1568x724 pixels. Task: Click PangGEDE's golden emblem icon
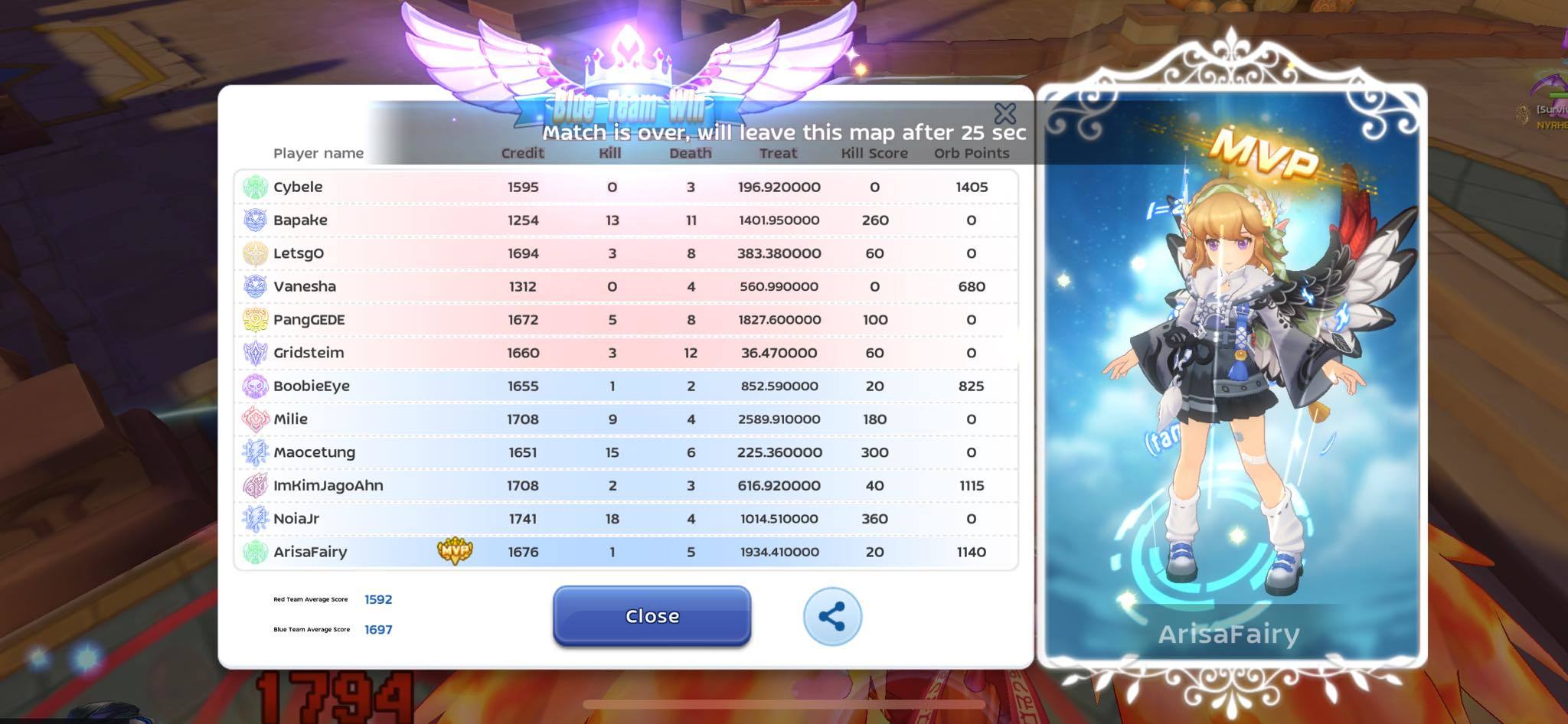pyautogui.click(x=253, y=319)
